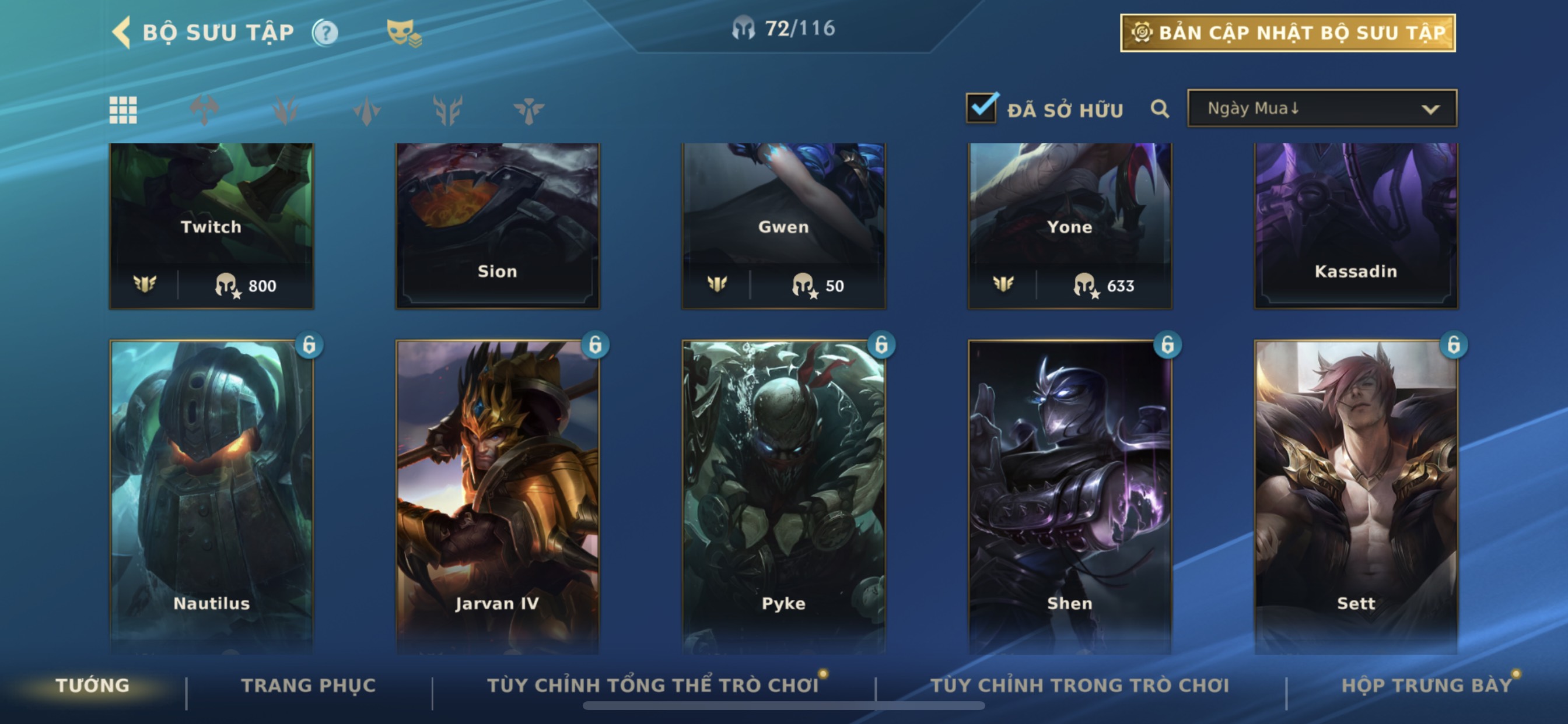This screenshot has height=724, width=1568.
Task: Select the Kassadin champion card
Action: pyautogui.click(x=1356, y=225)
